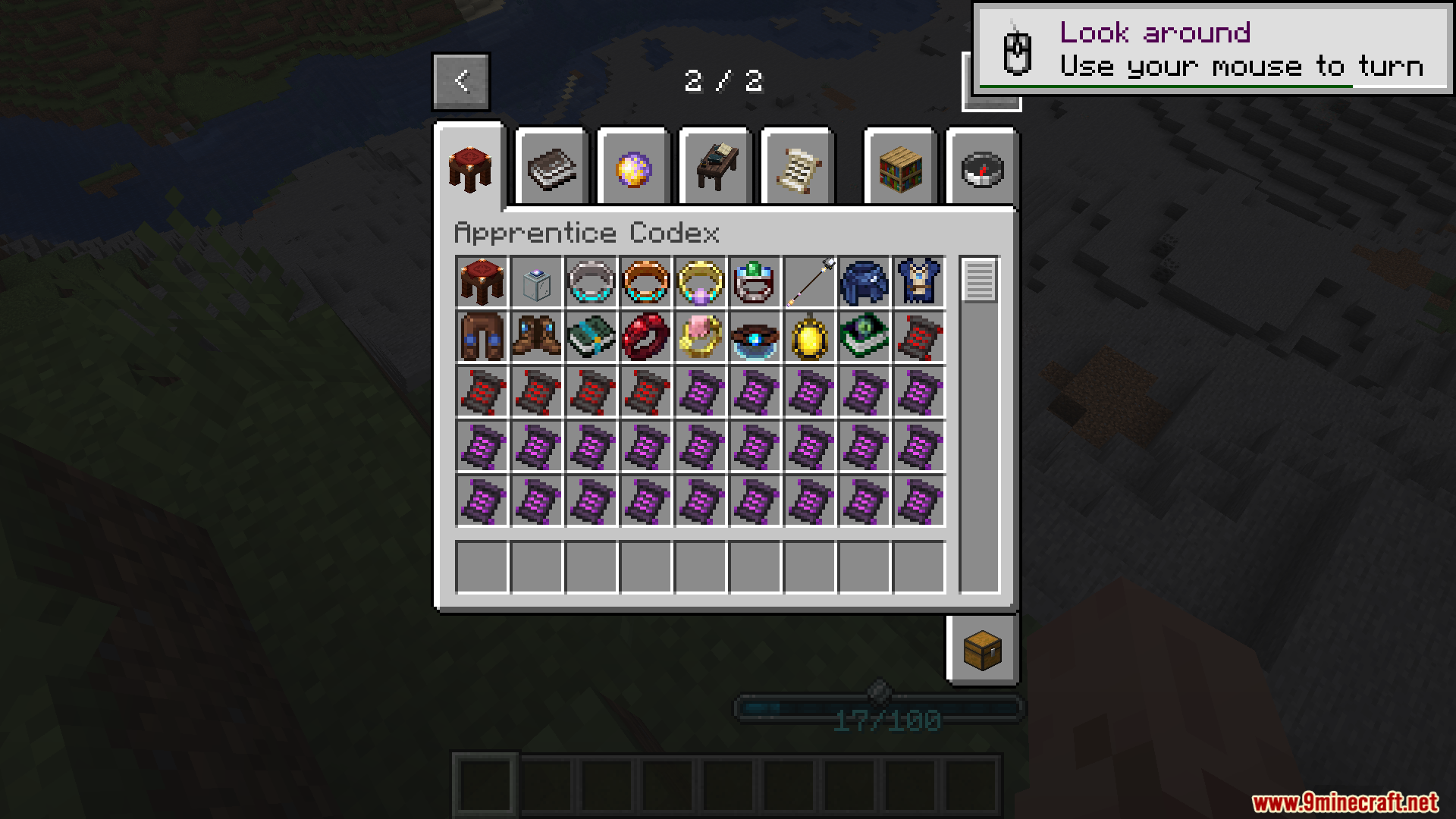The width and height of the screenshot is (1456, 819).
Task: Grab the gold ring with purple gem
Action: pos(701,282)
